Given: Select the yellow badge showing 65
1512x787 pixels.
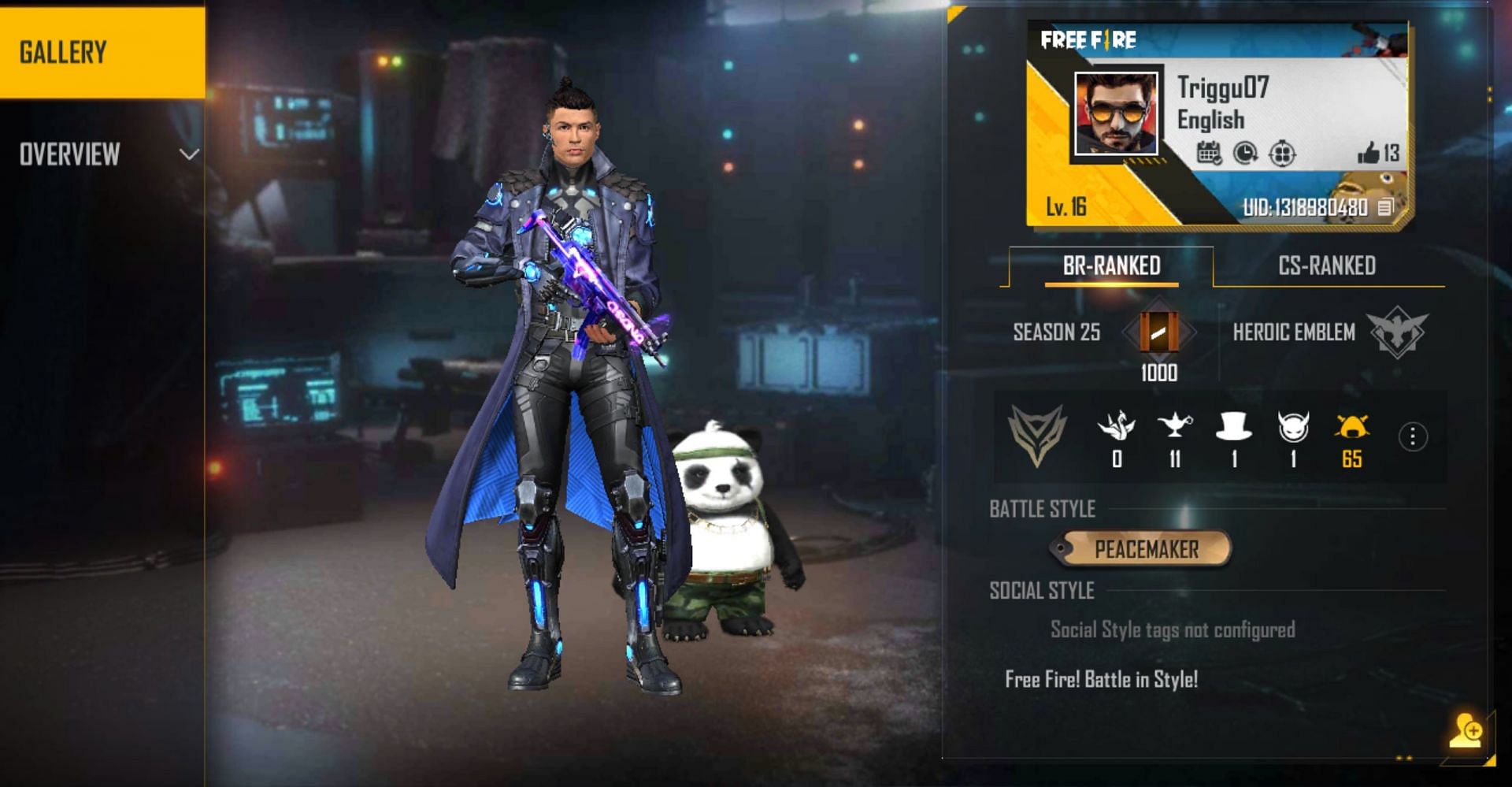Looking at the screenshot, I should click(x=1351, y=428).
